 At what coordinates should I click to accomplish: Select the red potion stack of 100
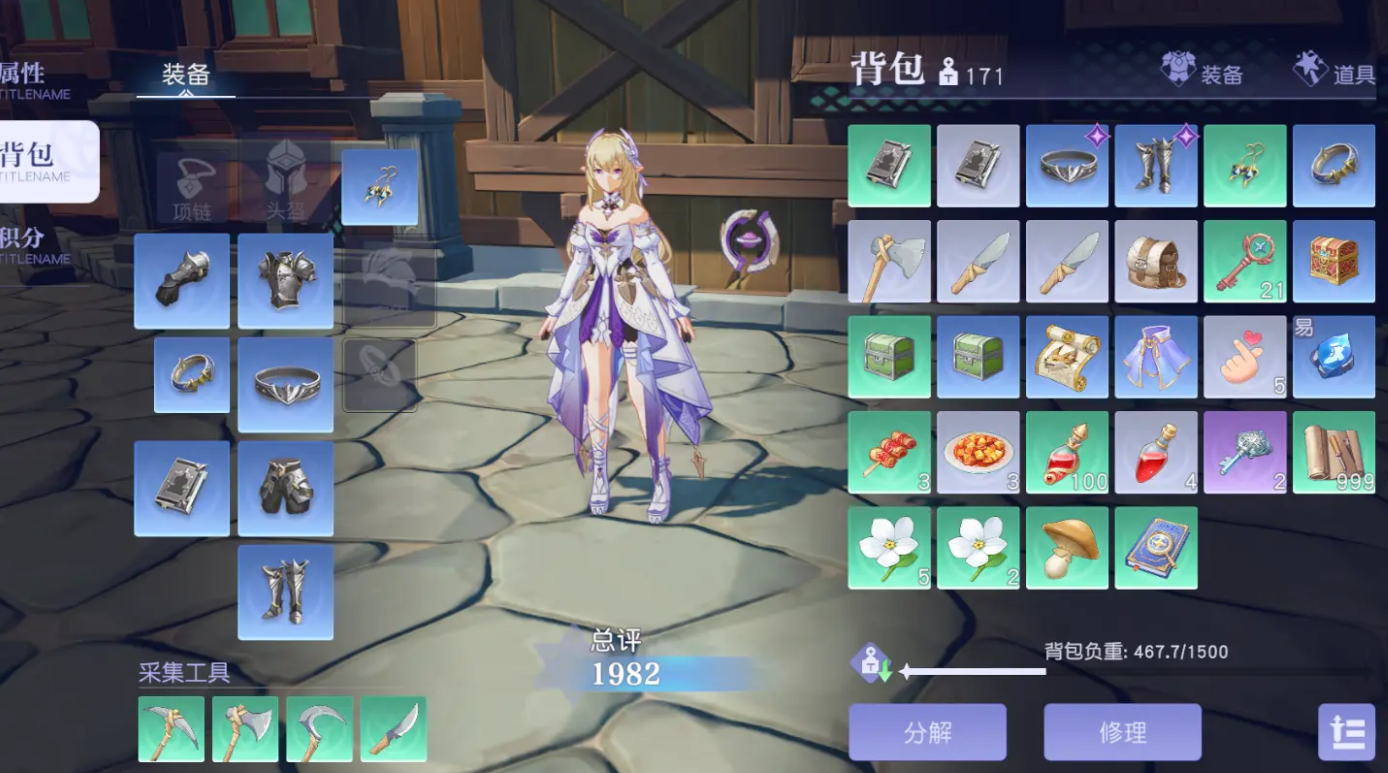[1067, 453]
